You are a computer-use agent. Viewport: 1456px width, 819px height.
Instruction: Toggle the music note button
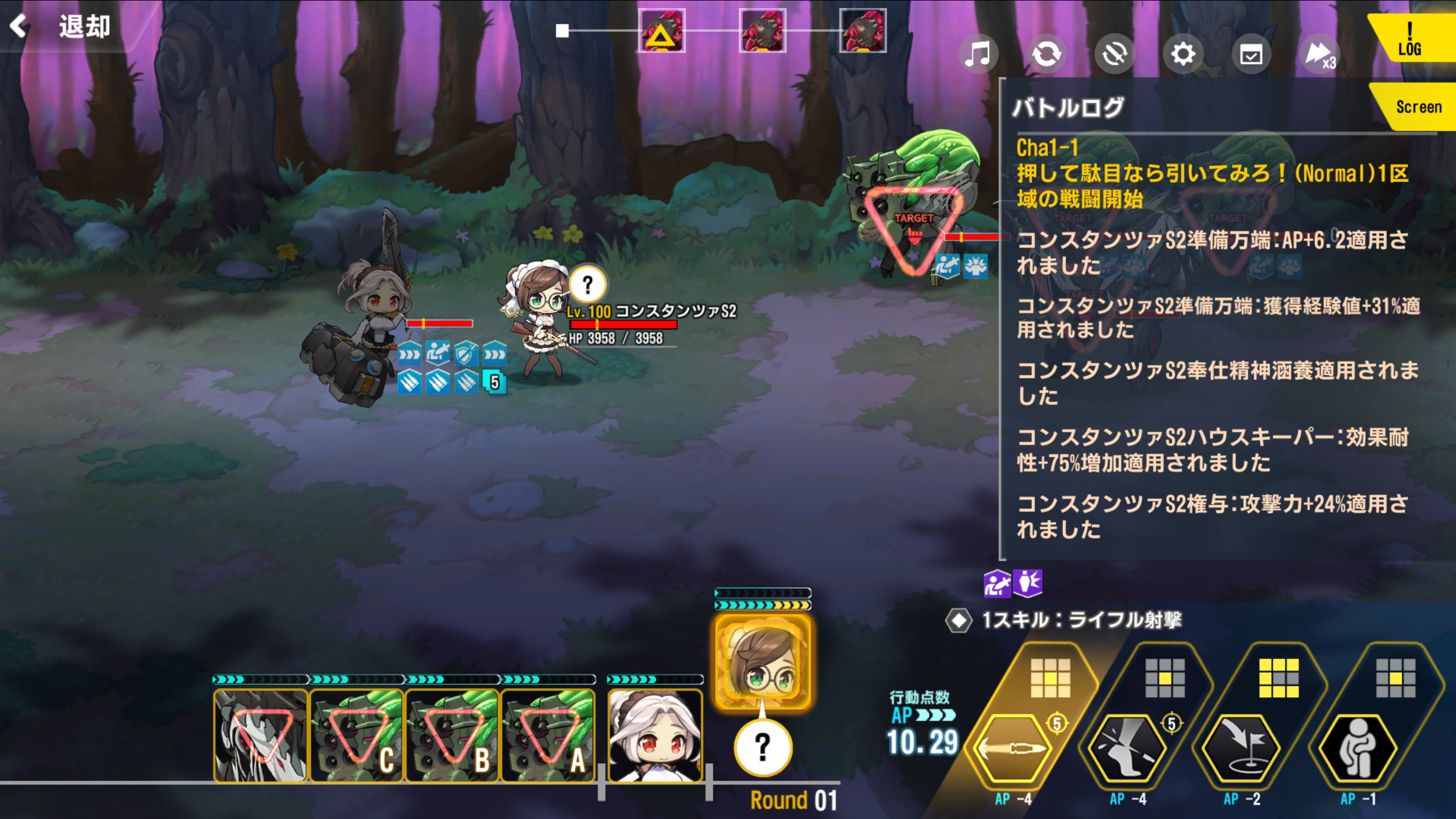(978, 55)
